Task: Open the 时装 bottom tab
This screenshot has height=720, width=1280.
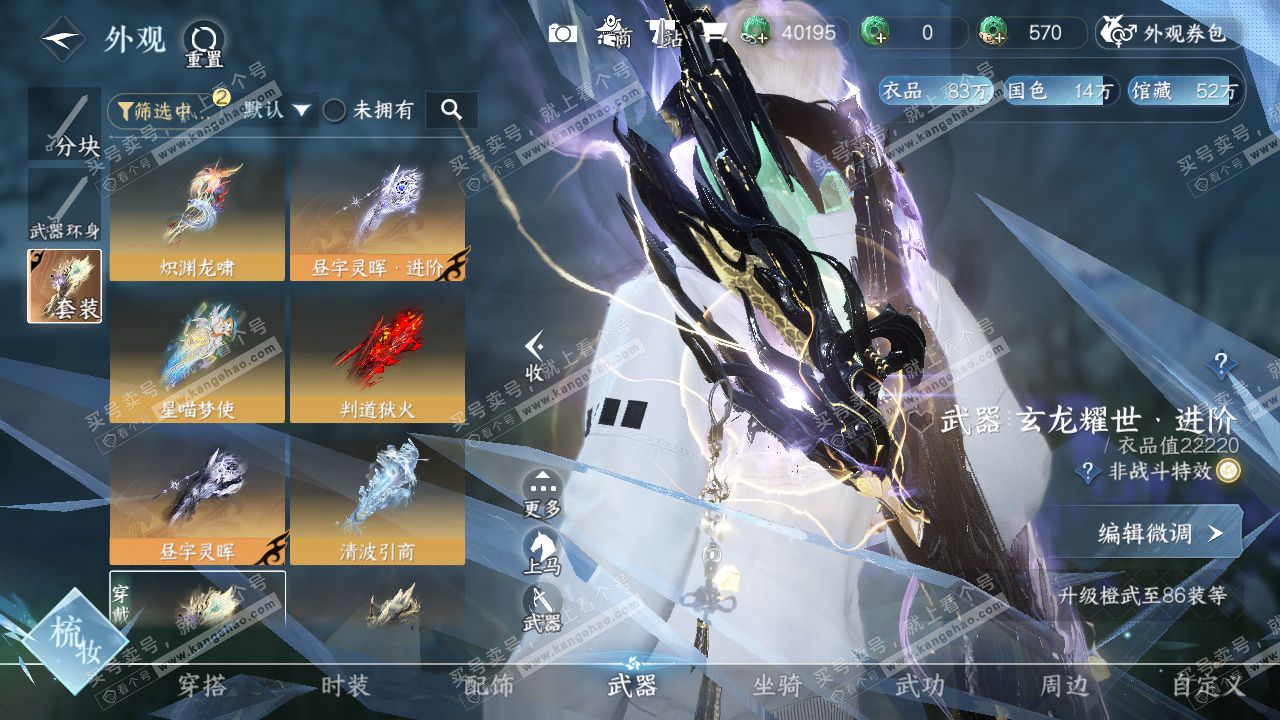Action: 345,686
